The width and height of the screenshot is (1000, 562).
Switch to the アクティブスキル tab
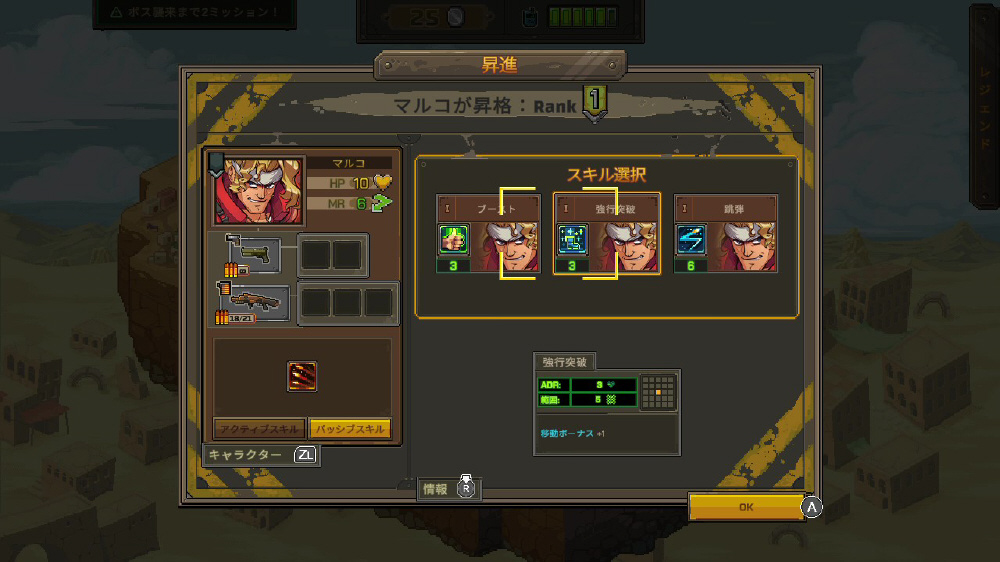tap(258, 428)
